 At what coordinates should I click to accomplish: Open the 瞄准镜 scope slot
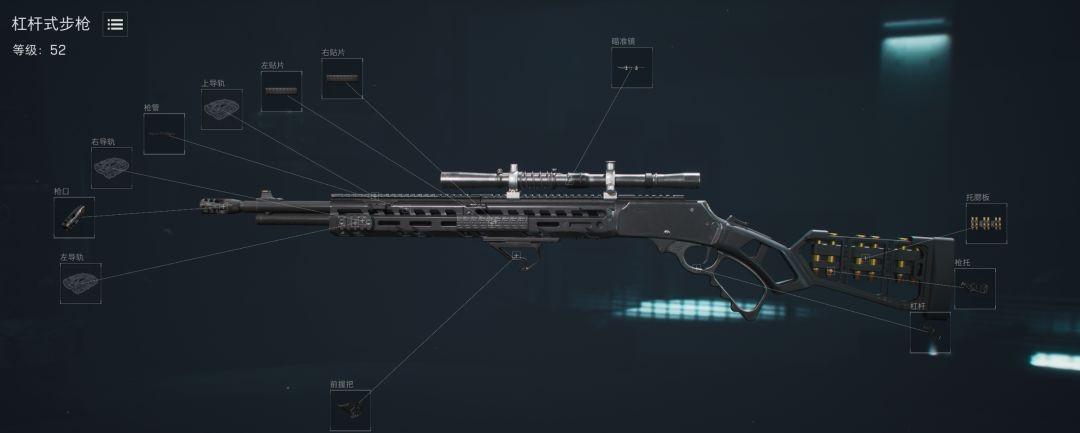[x=630, y=67]
